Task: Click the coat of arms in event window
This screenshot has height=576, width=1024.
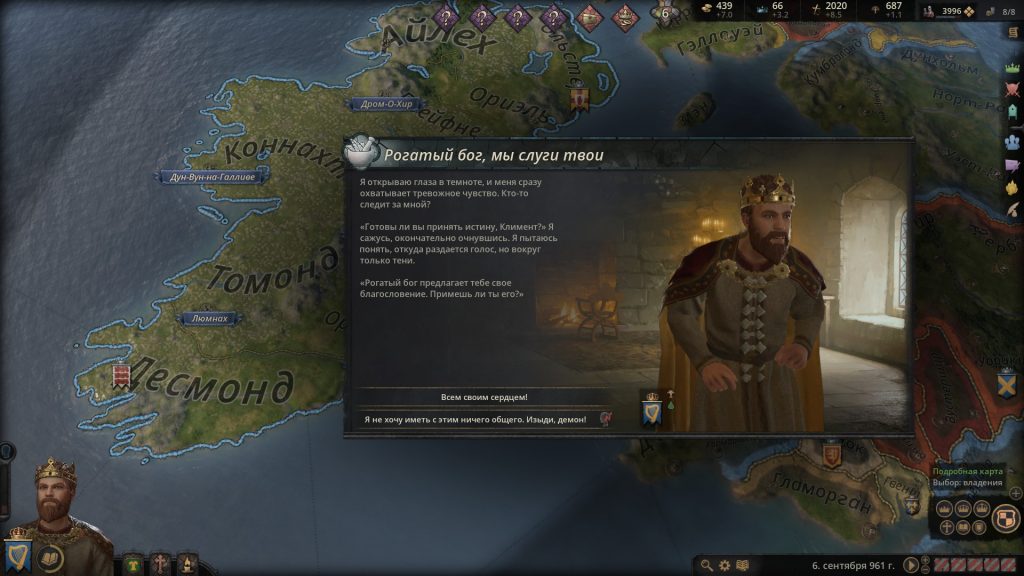Action: pos(652,410)
